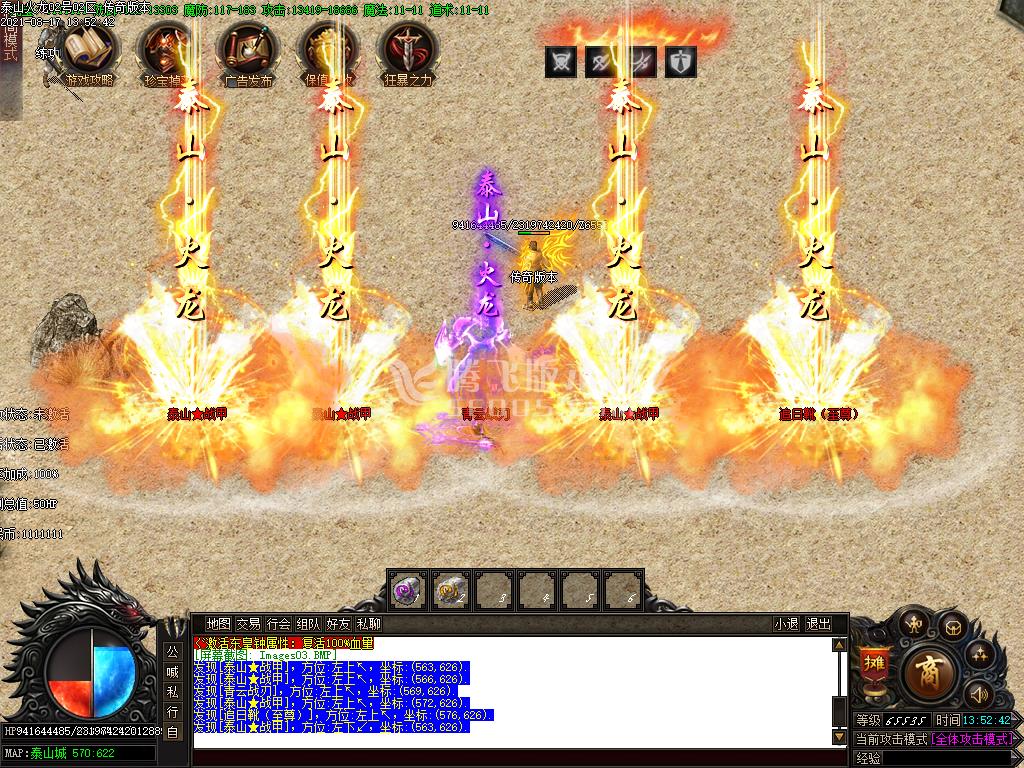Select the gold scroll in hotbar slot 2
Image resolution: width=1024 pixels, height=768 pixels.
[452, 591]
